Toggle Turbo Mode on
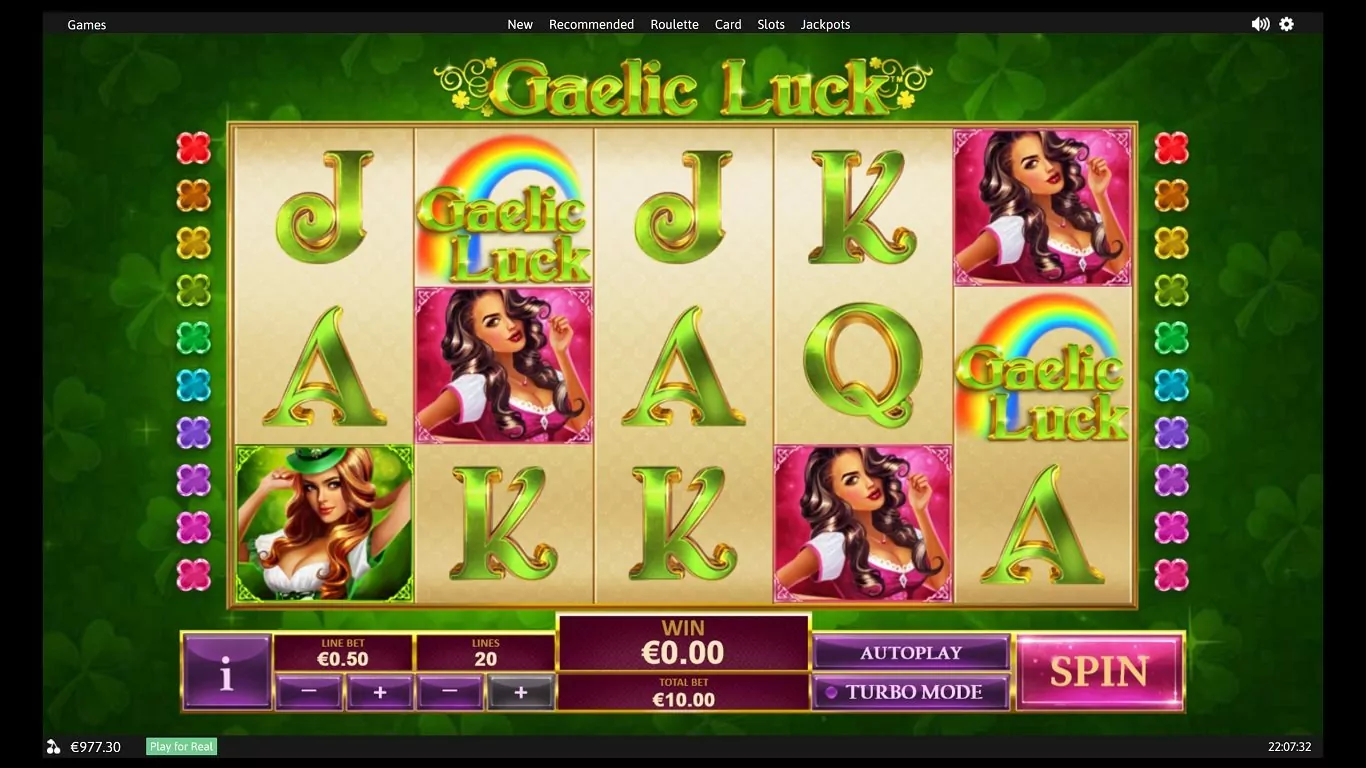The width and height of the screenshot is (1366, 768). [910, 692]
